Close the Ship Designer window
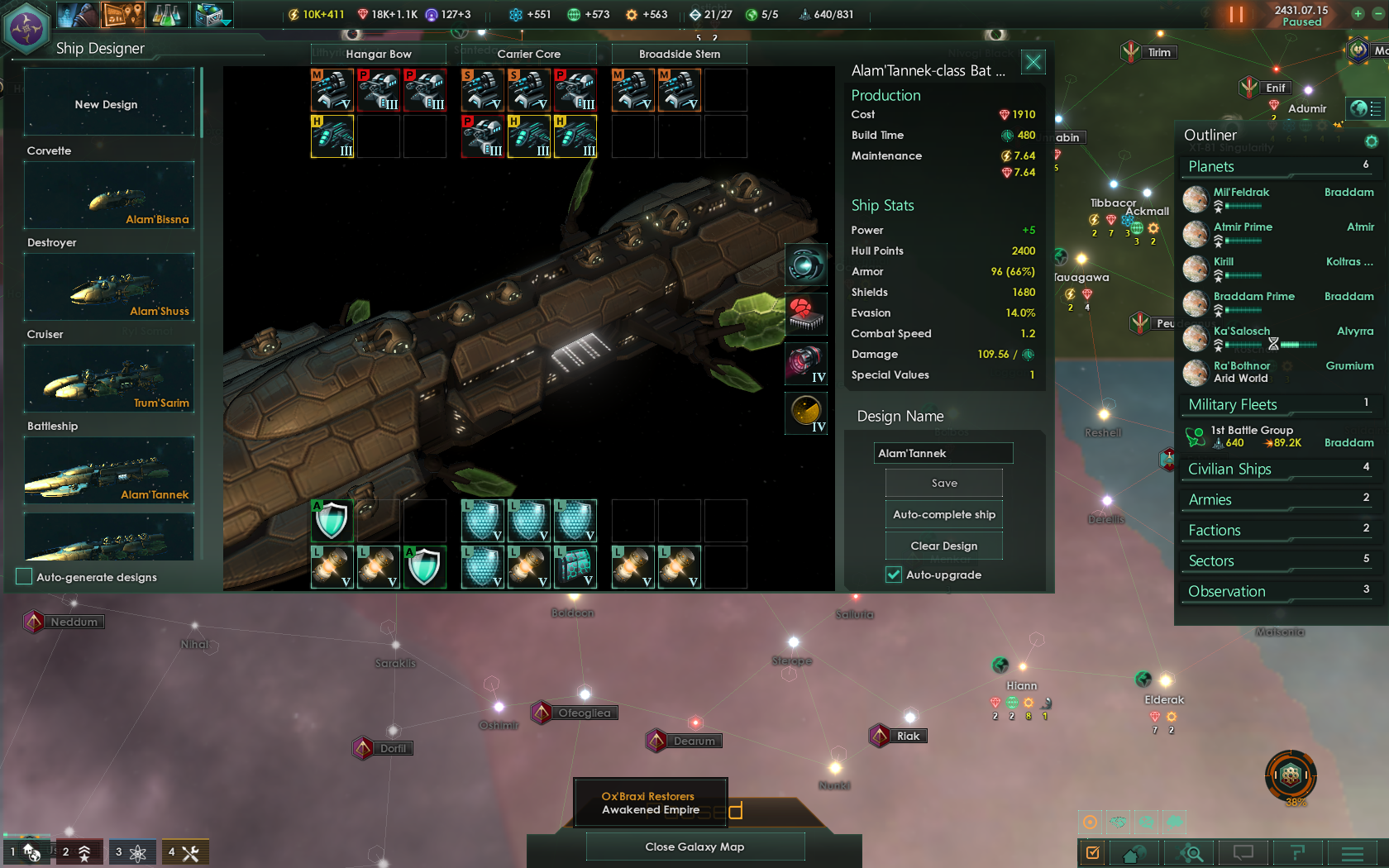Image resolution: width=1389 pixels, height=868 pixels. point(1033,62)
